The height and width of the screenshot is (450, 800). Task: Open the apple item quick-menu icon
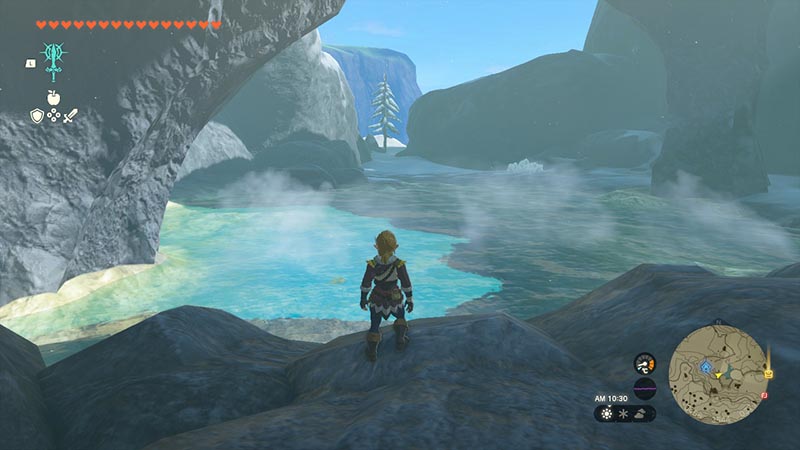53,97
